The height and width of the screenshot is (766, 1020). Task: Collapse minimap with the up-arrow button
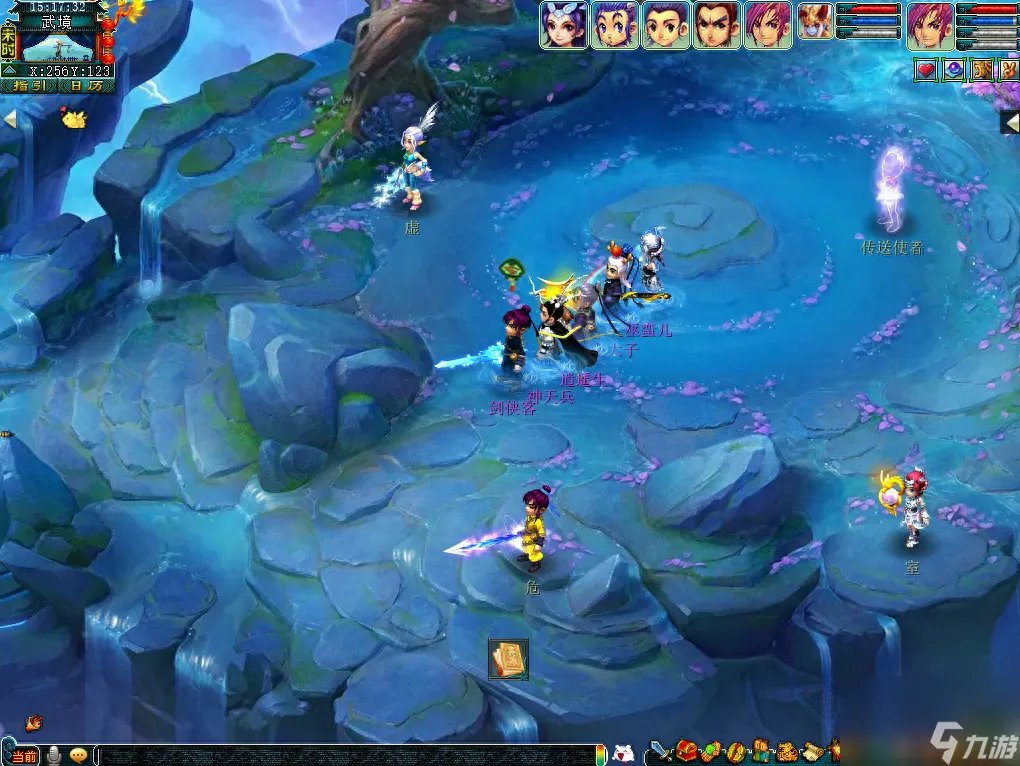(x=8, y=70)
